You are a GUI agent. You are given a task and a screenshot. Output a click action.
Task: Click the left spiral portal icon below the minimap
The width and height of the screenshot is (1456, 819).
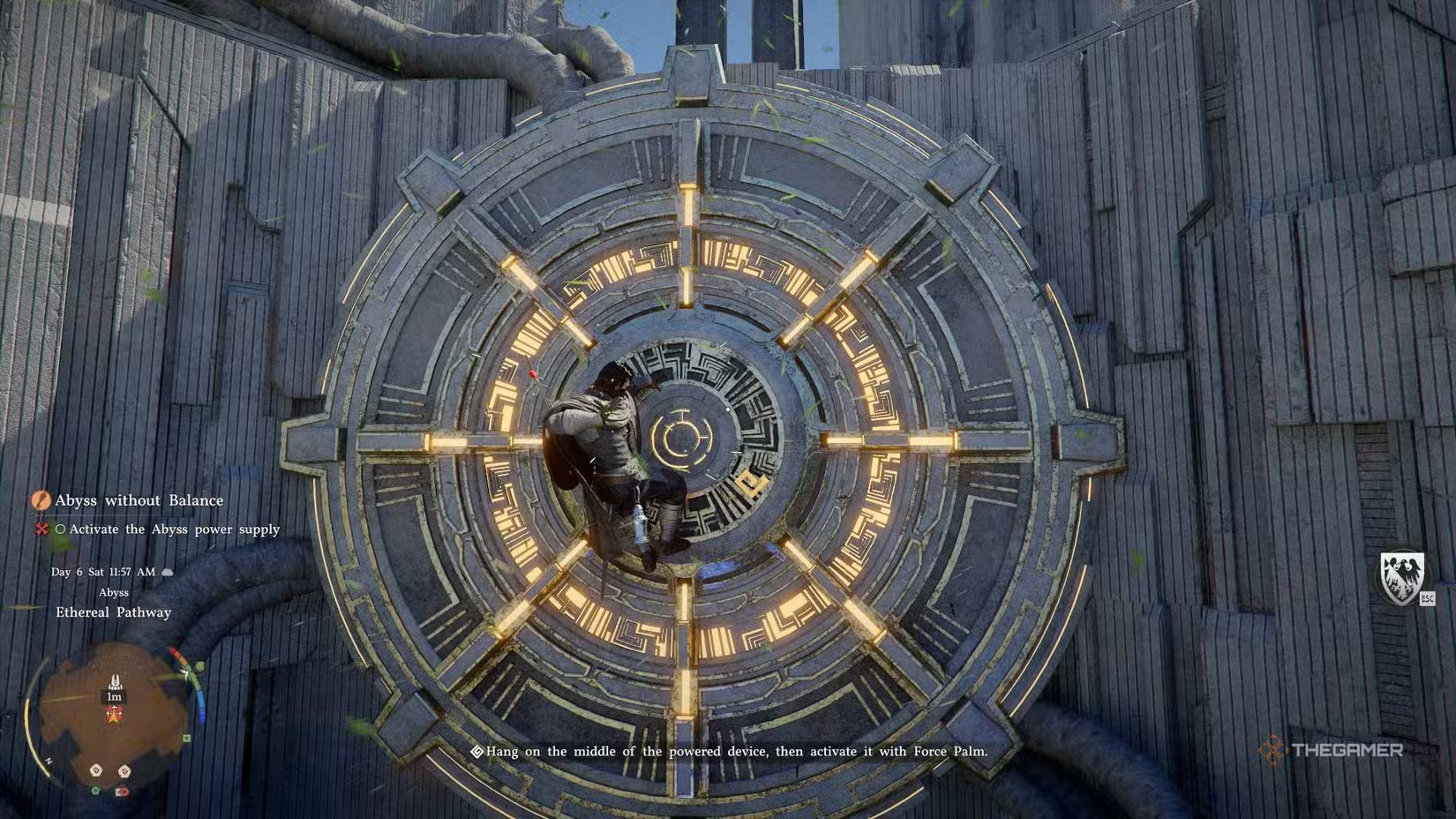pyautogui.click(x=94, y=770)
